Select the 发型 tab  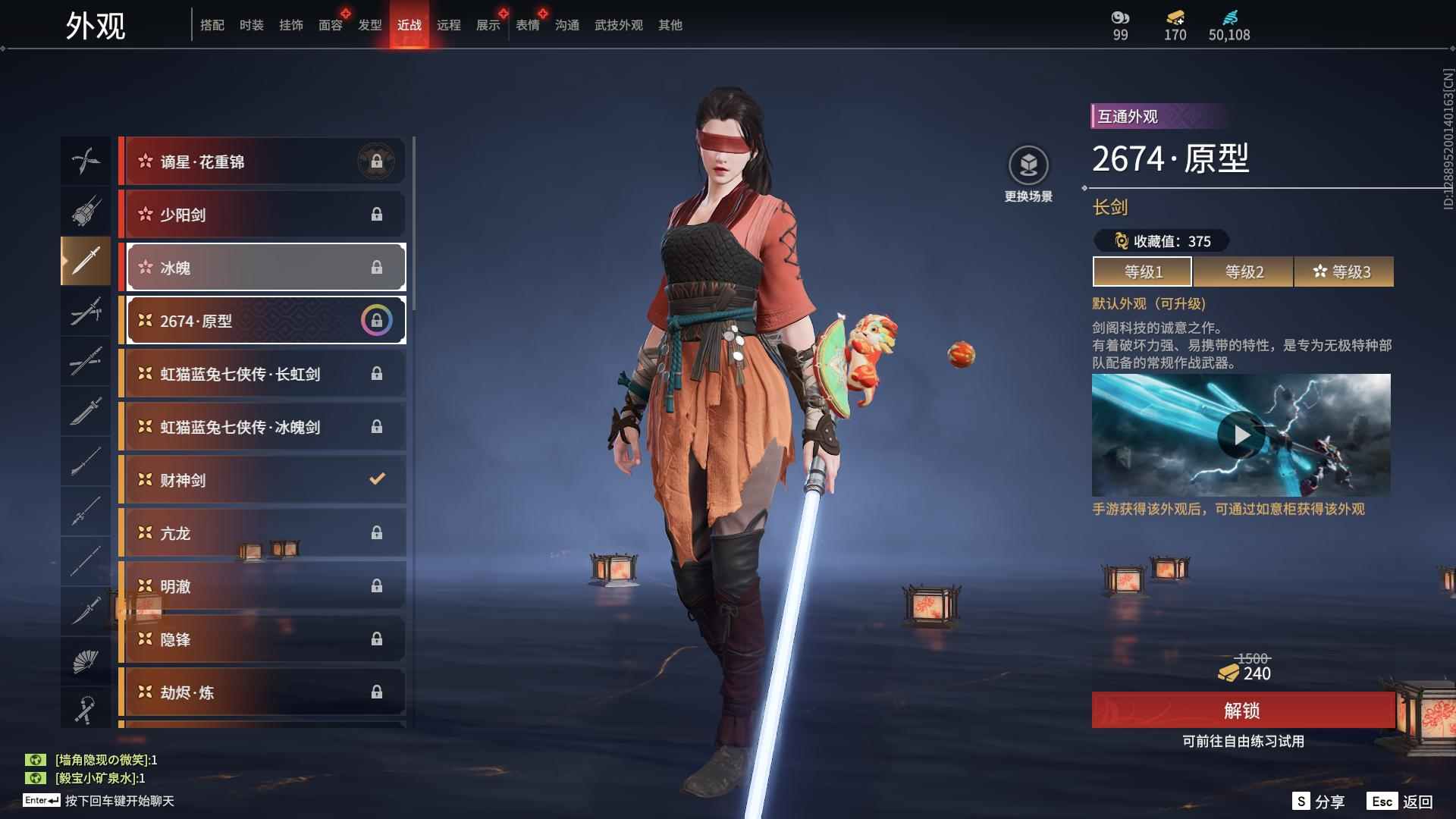(369, 25)
